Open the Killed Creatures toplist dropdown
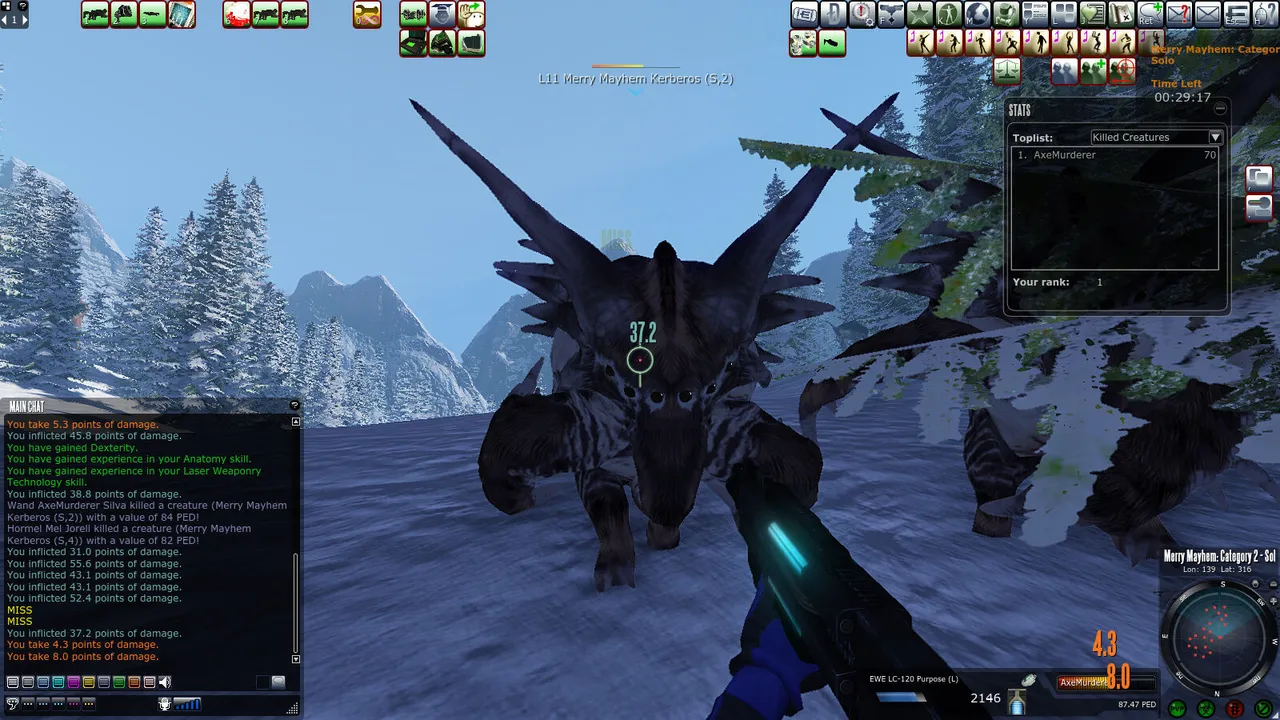1280x720 pixels. tap(1215, 137)
